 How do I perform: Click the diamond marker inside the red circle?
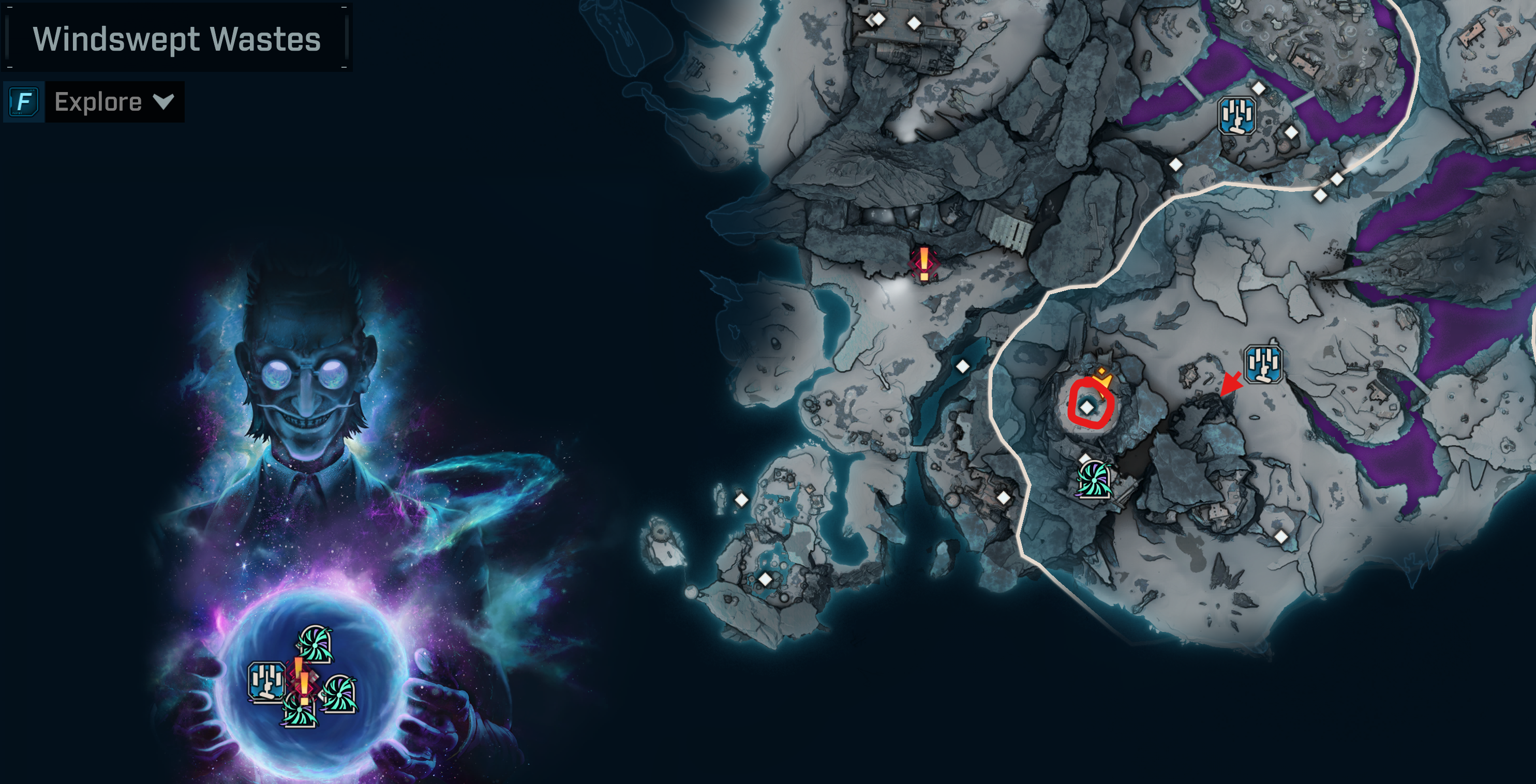click(x=1087, y=408)
